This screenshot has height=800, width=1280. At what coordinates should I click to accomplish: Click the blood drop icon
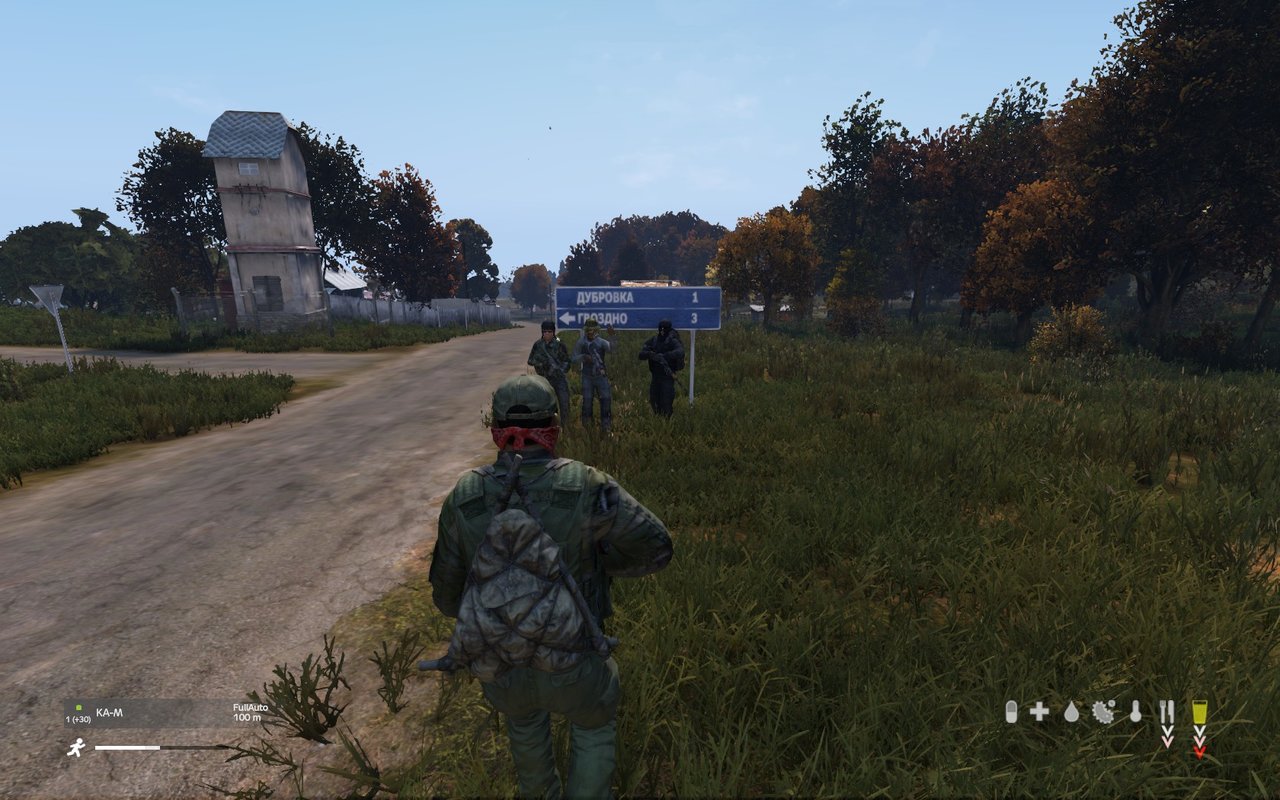click(1072, 711)
